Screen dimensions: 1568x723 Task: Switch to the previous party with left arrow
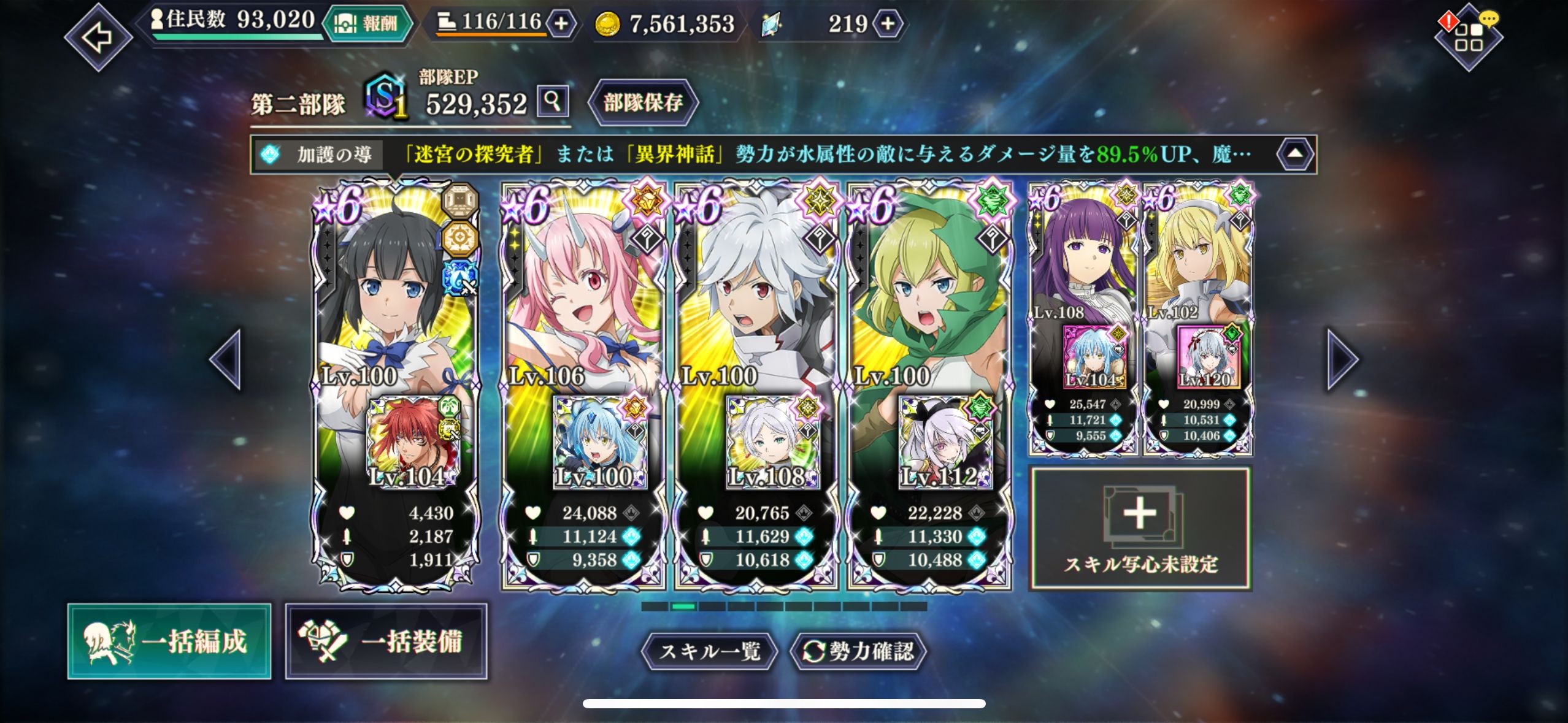[x=226, y=359]
